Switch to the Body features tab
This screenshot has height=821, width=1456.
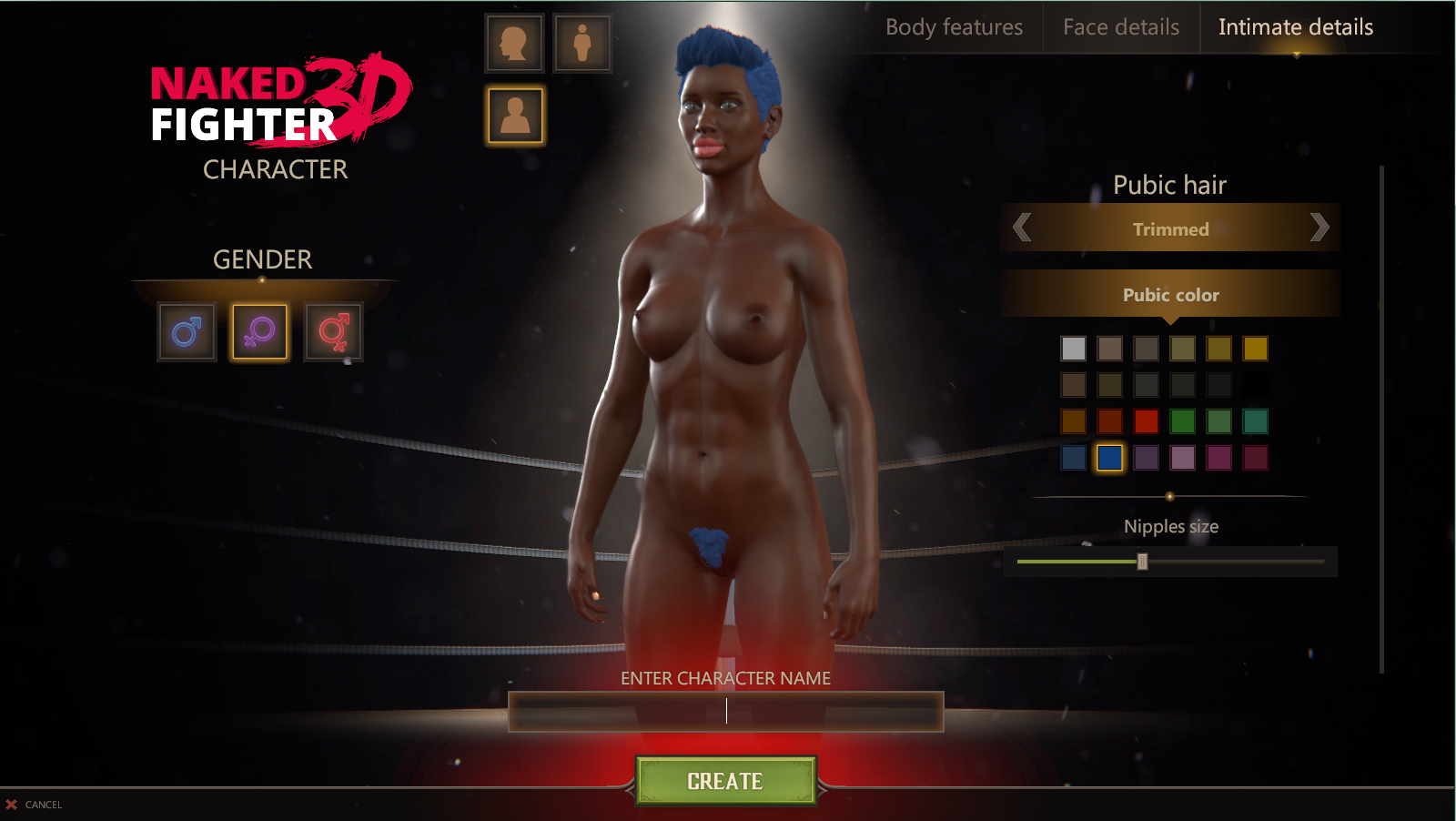[x=954, y=27]
